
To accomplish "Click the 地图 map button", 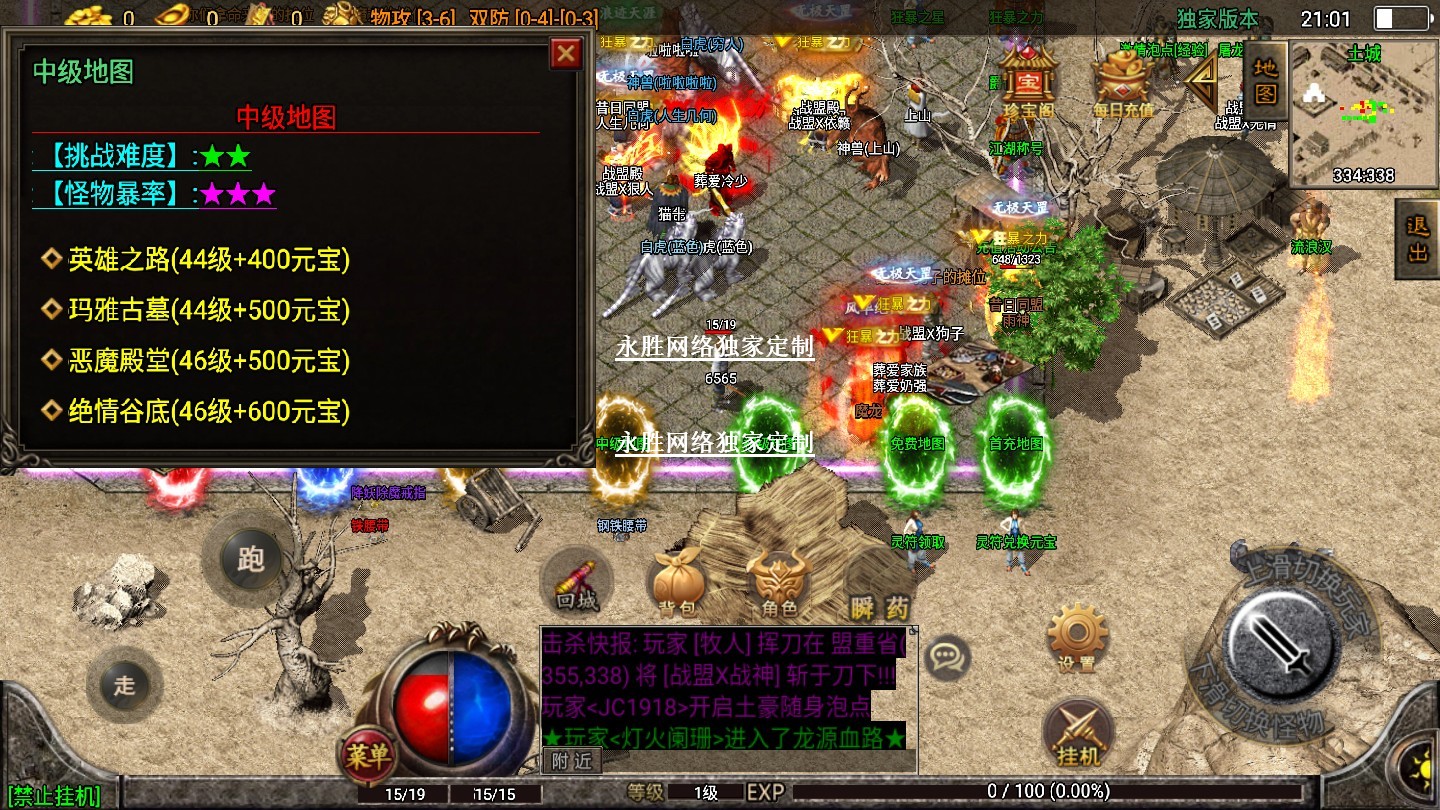I will pyautogui.click(x=1266, y=80).
